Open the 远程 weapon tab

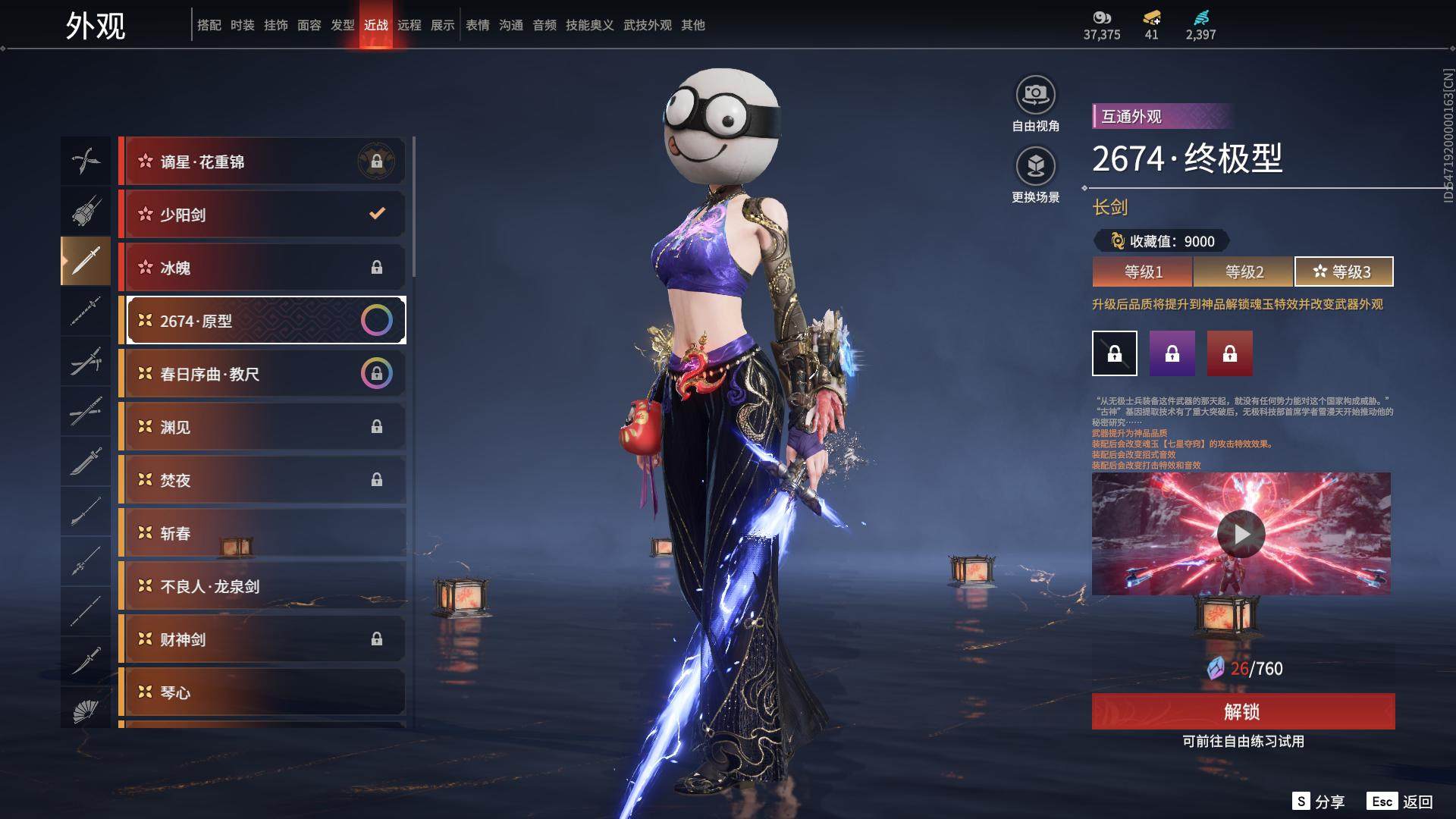tap(409, 25)
